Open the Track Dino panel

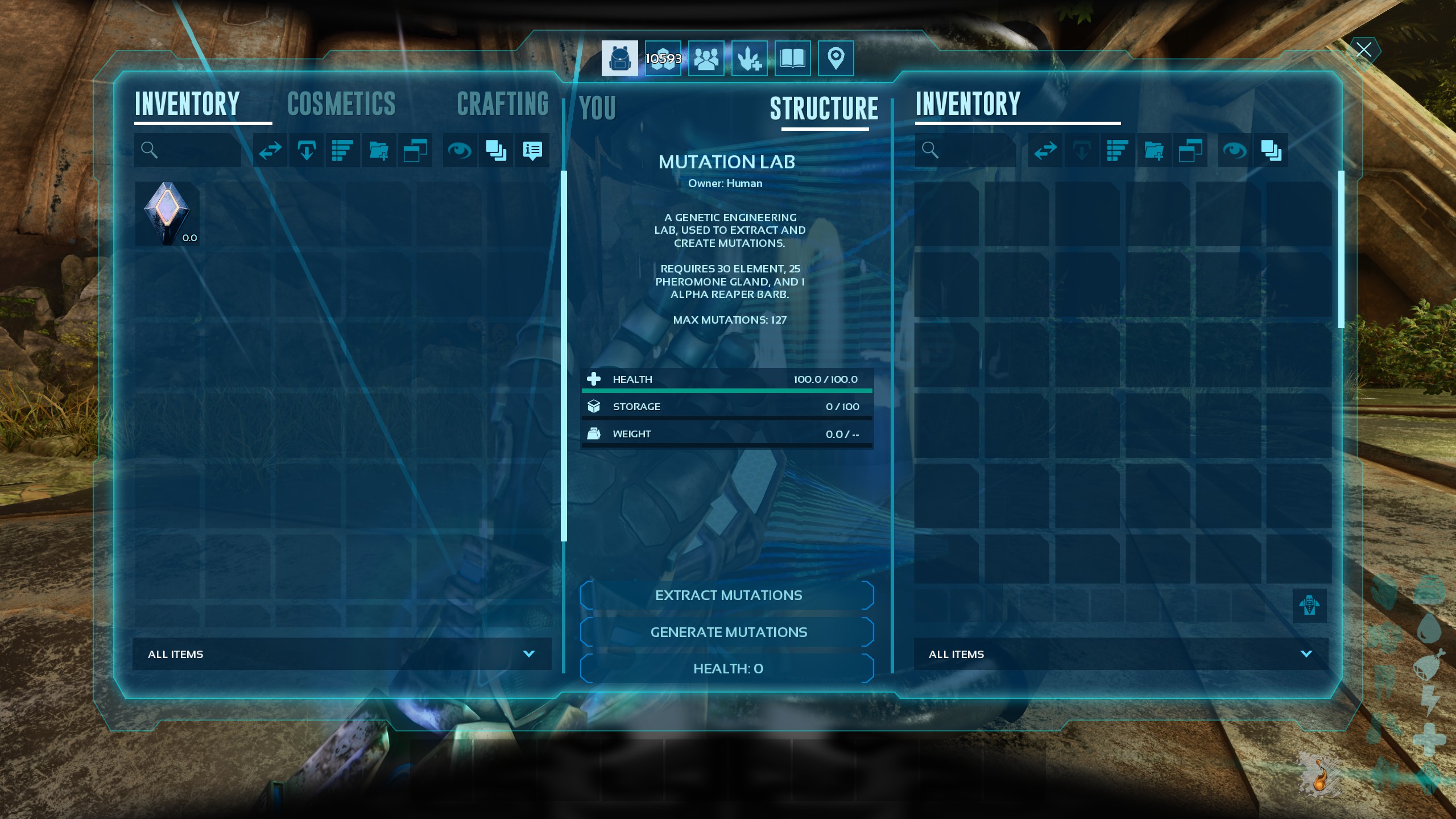coord(748,57)
